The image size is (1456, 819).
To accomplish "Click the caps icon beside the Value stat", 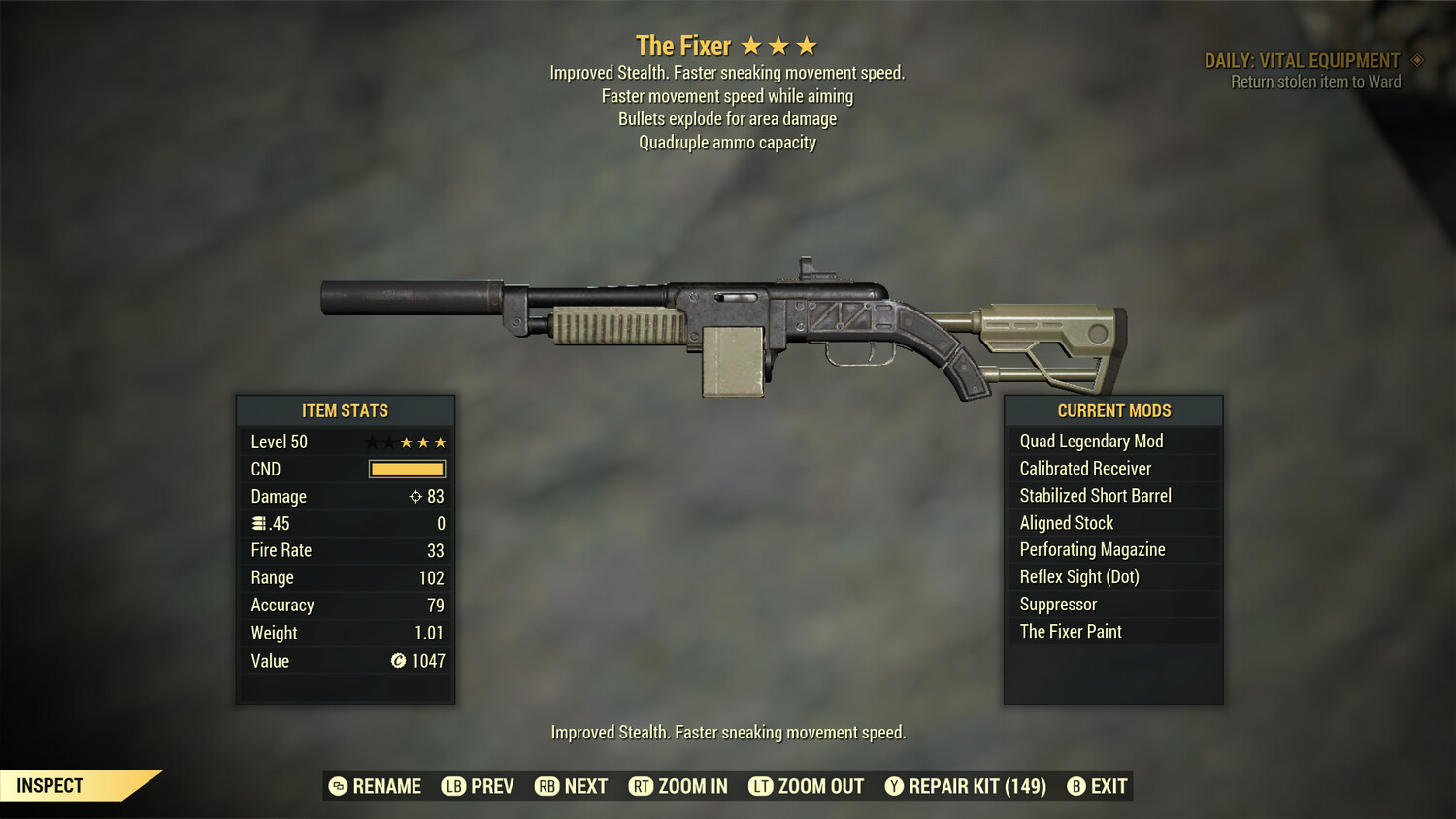I will click(x=397, y=661).
